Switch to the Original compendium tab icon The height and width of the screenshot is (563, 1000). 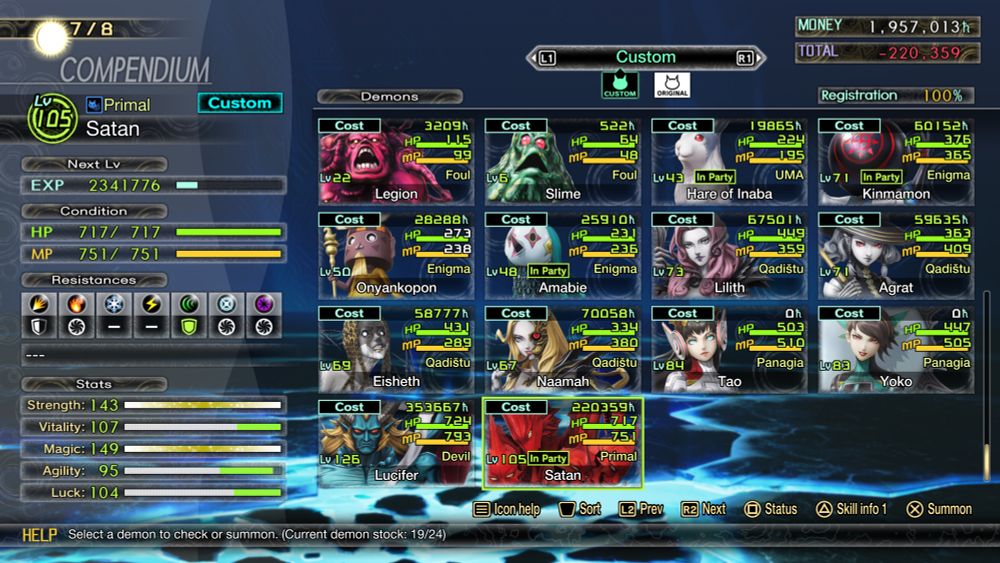point(672,86)
